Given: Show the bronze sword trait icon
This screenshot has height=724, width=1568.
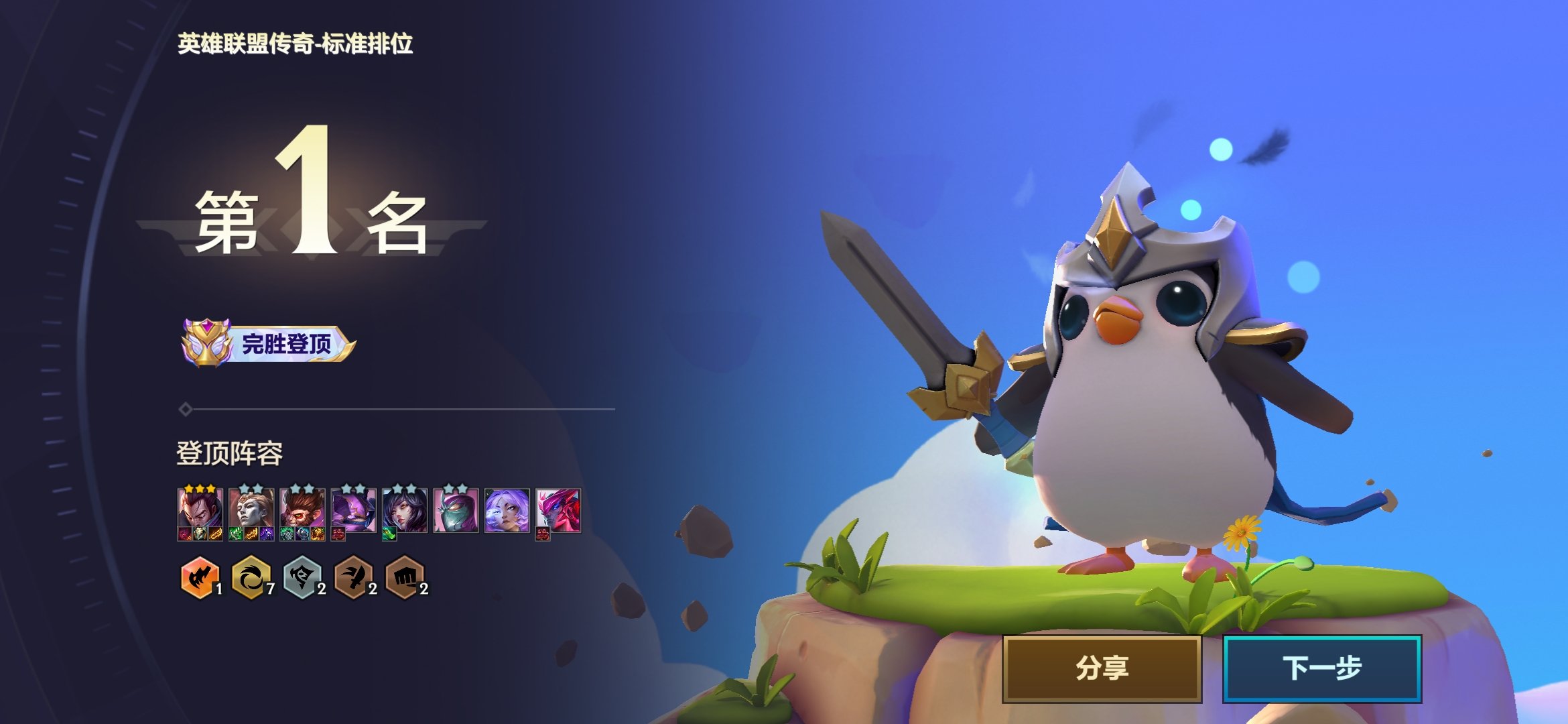Looking at the screenshot, I should coord(354,577).
